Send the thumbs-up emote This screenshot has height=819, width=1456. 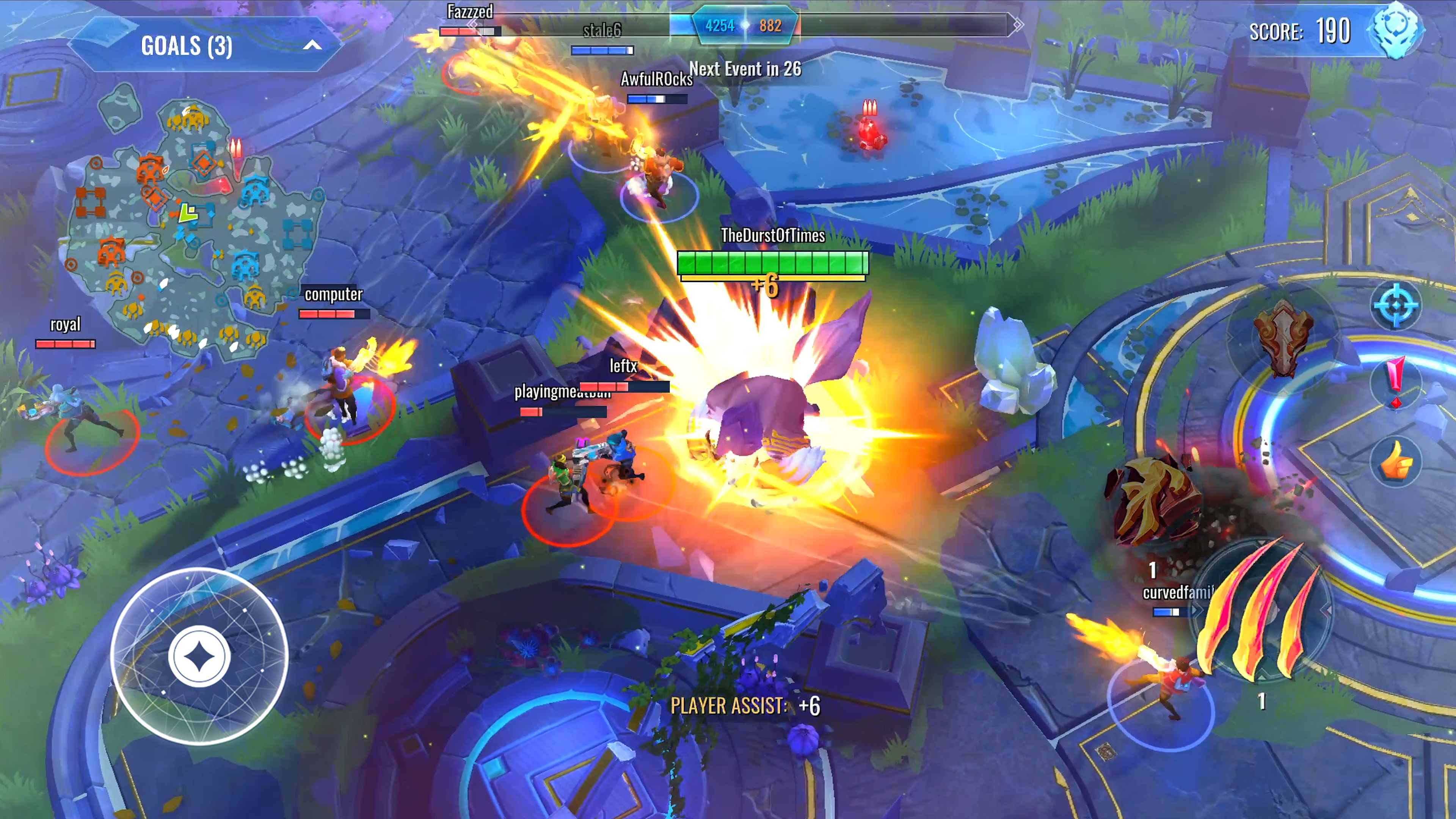coord(1395,461)
